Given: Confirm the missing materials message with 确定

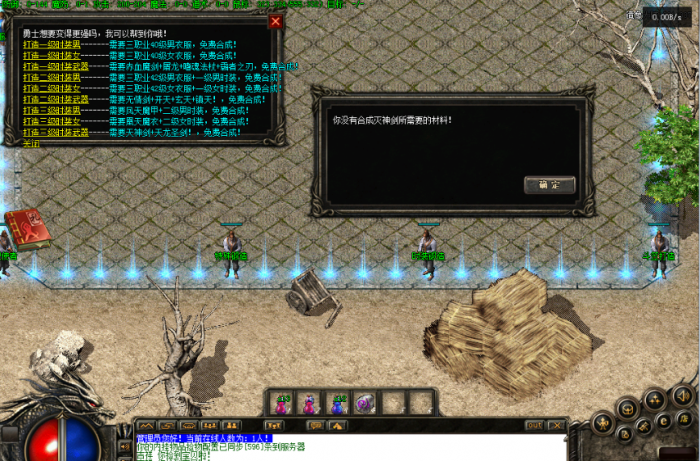Looking at the screenshot, I should 549,184.
